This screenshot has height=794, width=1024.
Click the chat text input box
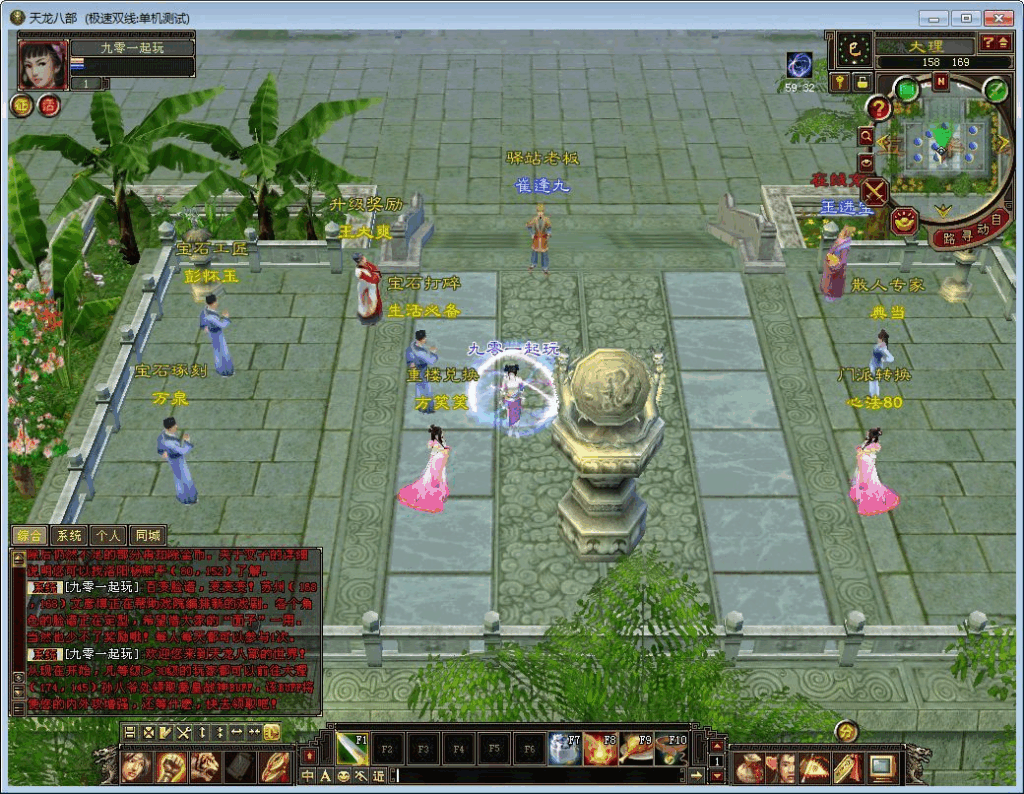coord(540,775)
